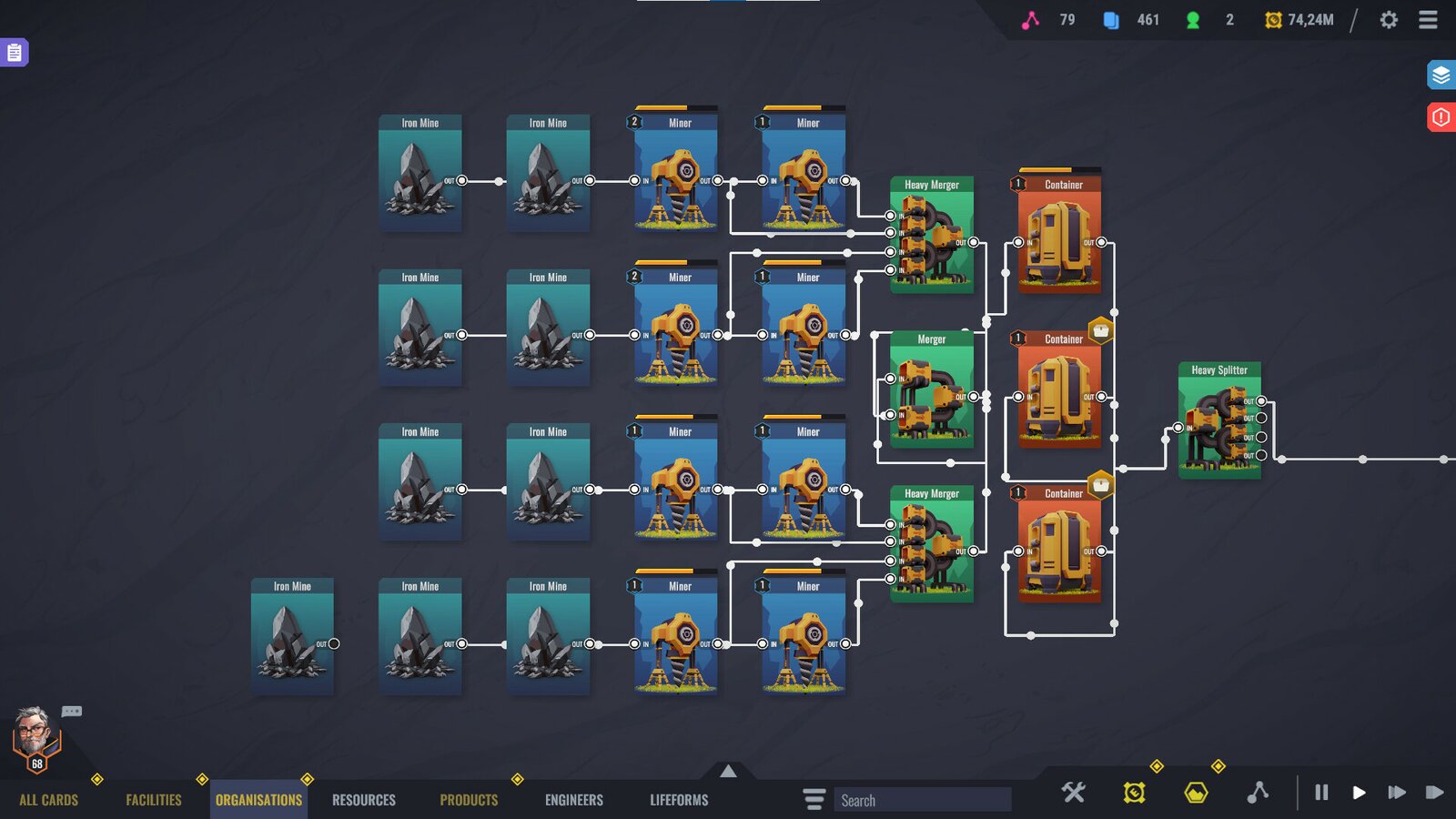1456x819 pixels.
Task: Expand the card tray via the upward arrow
Action: coord(728,771)
